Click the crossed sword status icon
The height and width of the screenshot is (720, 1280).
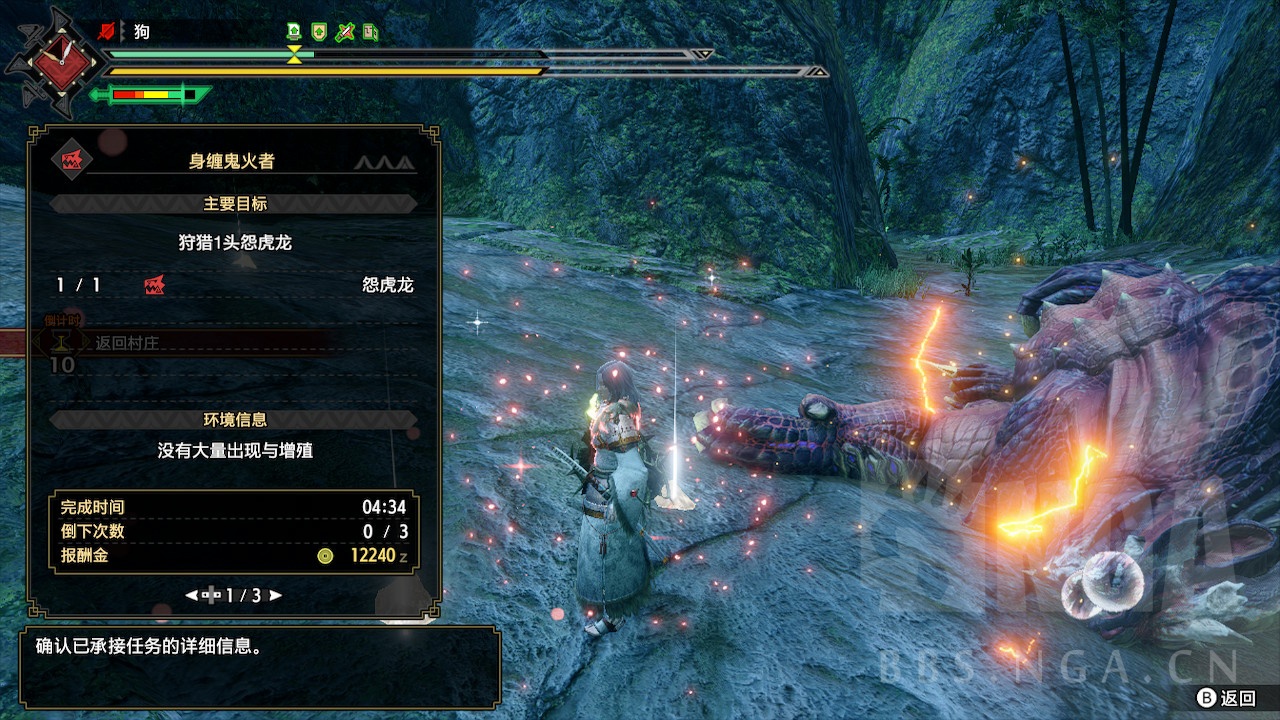[345, 32]
